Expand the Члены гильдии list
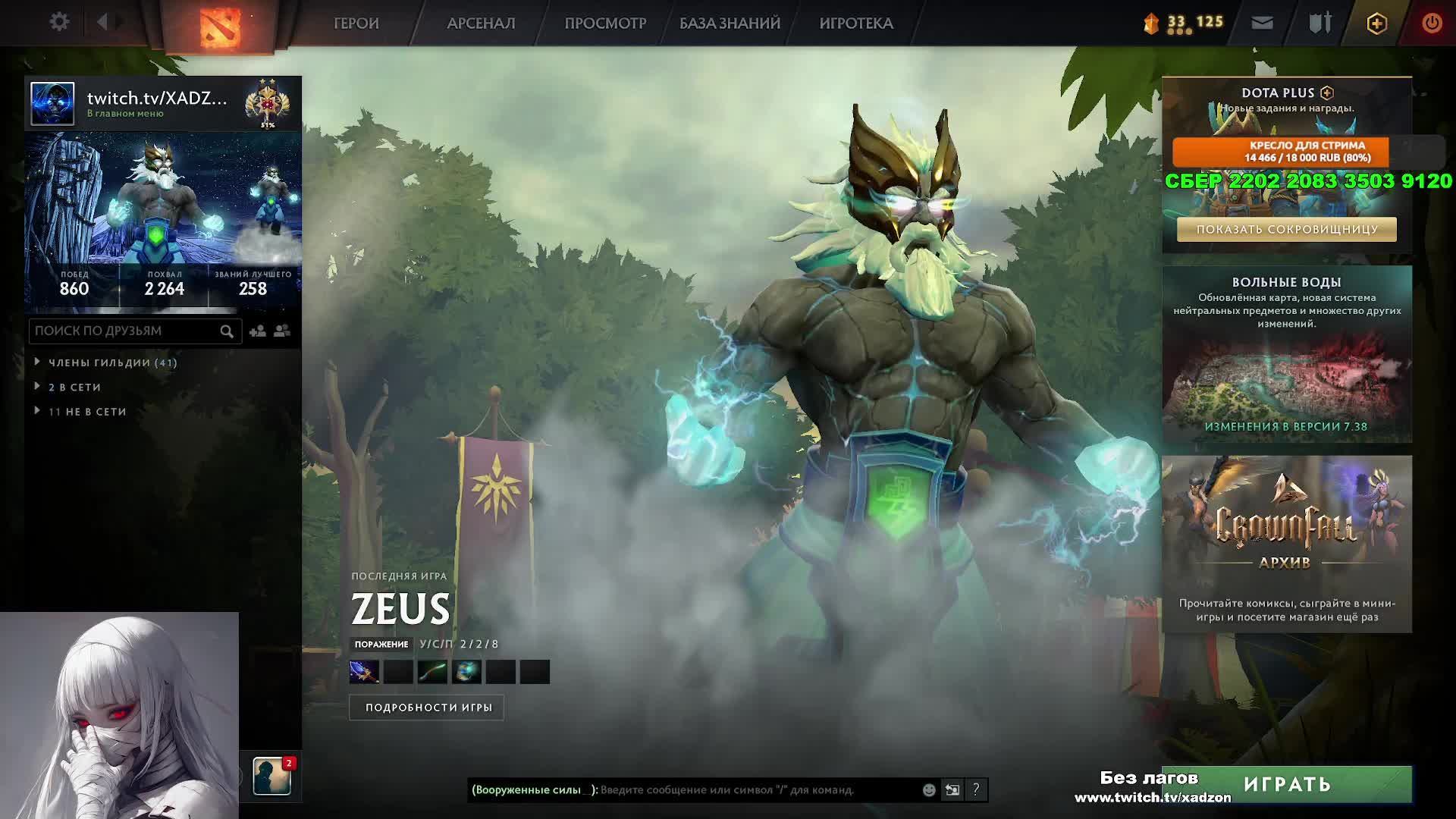This screenshot has height=819, width=1456. coord(112,362)
